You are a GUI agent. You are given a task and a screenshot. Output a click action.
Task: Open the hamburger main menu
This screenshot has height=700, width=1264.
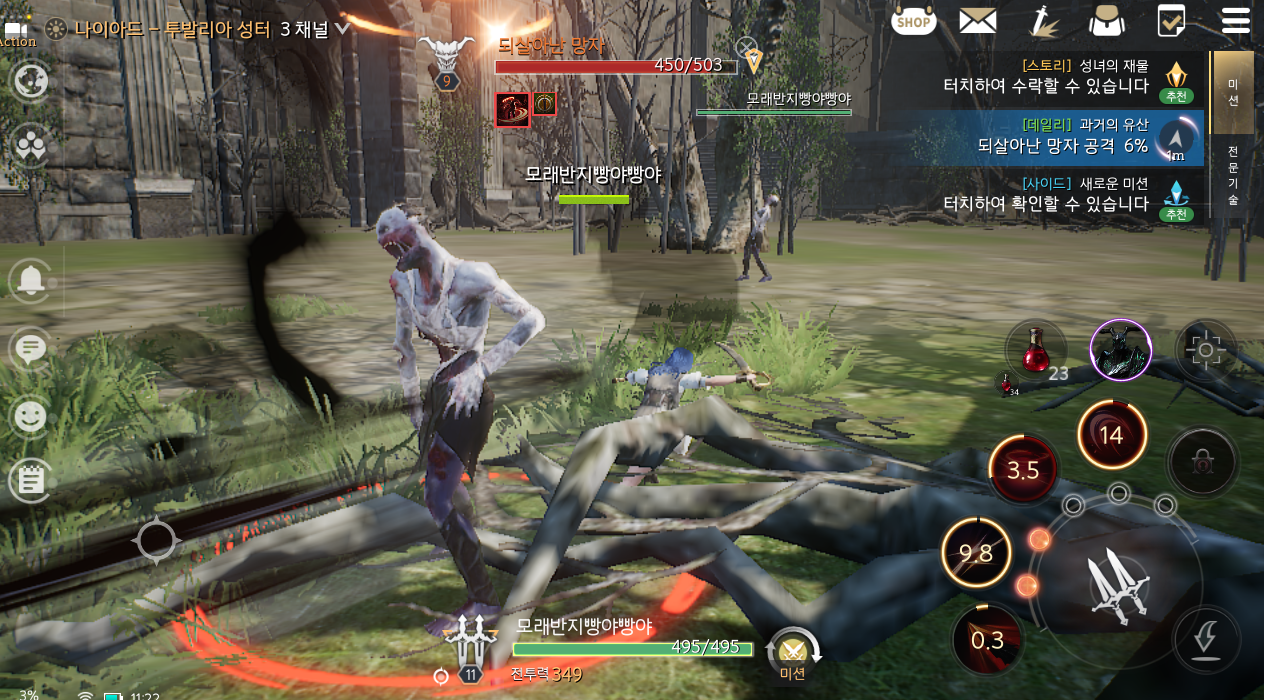[1235, 20]
